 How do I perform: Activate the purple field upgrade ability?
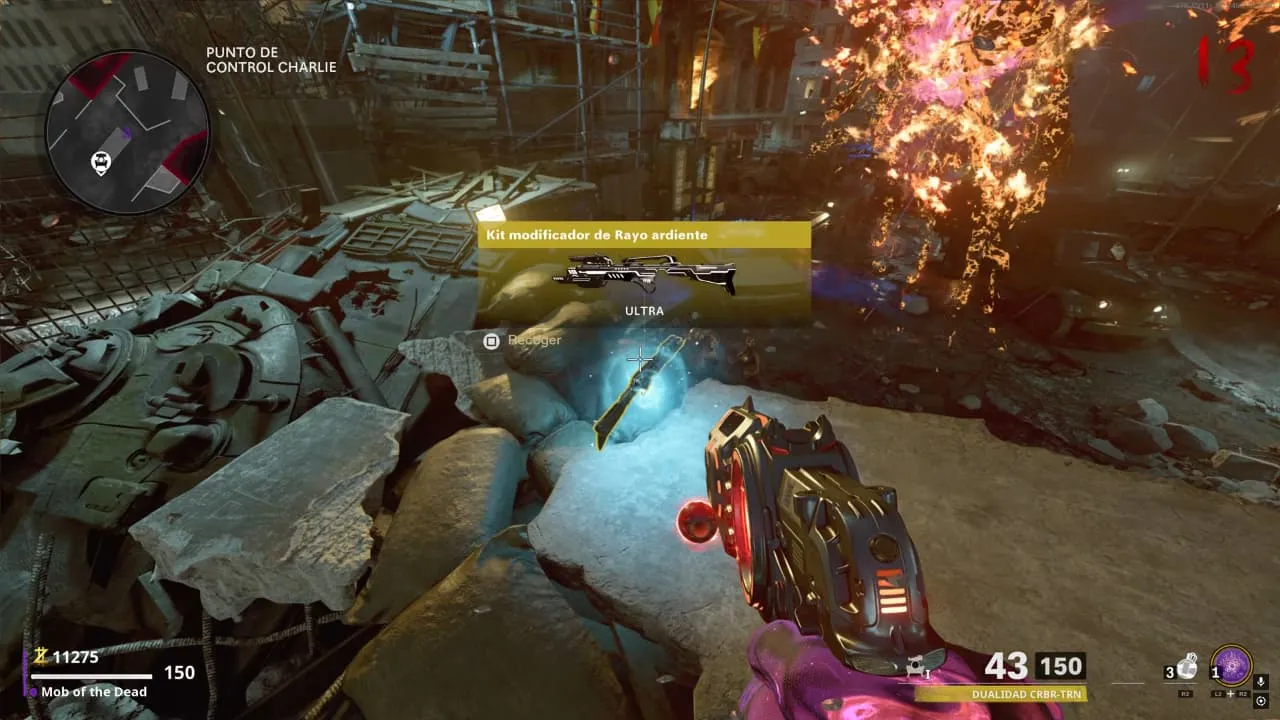point(1231,666)
